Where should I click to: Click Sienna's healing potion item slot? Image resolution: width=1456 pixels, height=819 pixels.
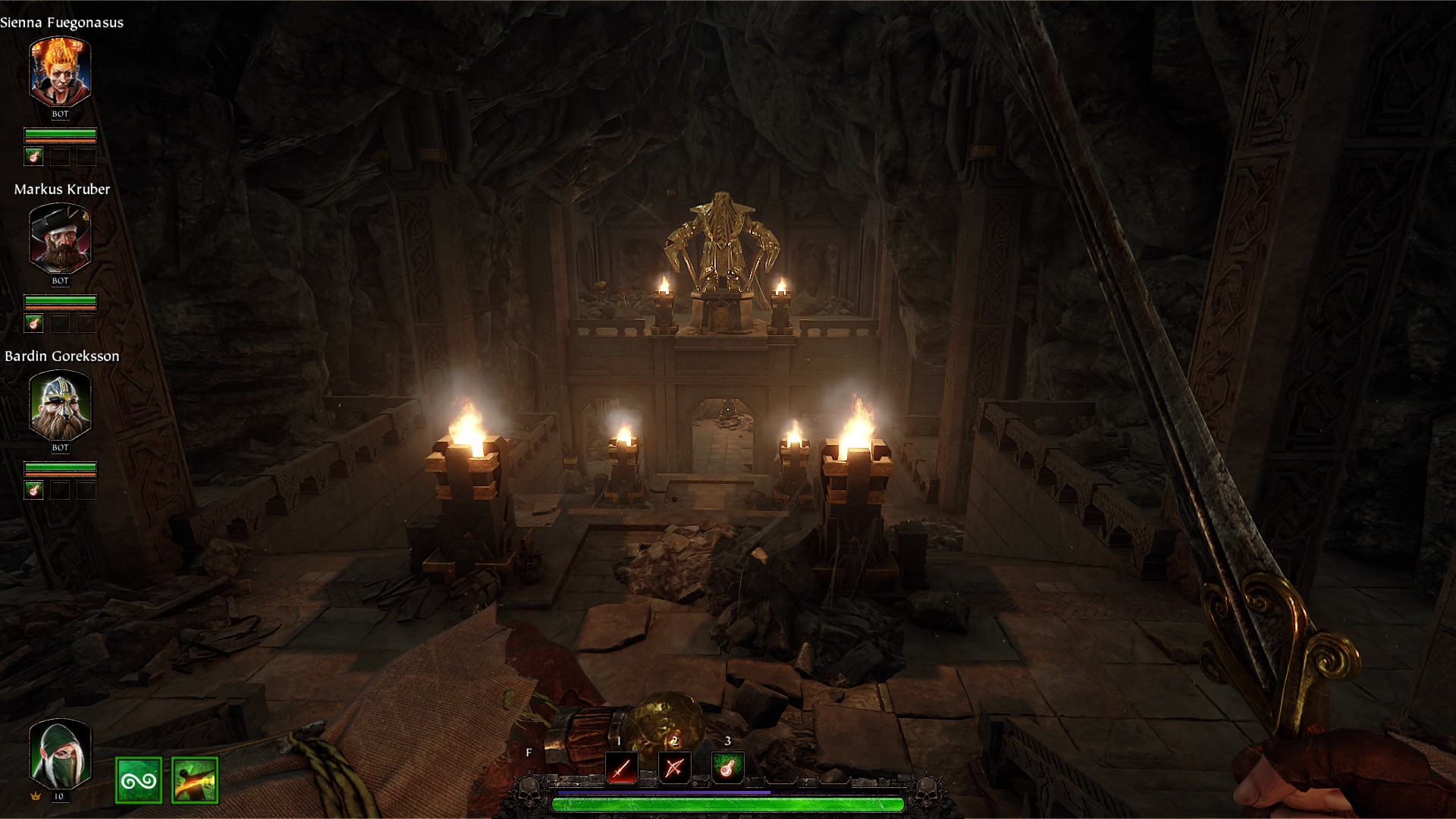point(33,157)
